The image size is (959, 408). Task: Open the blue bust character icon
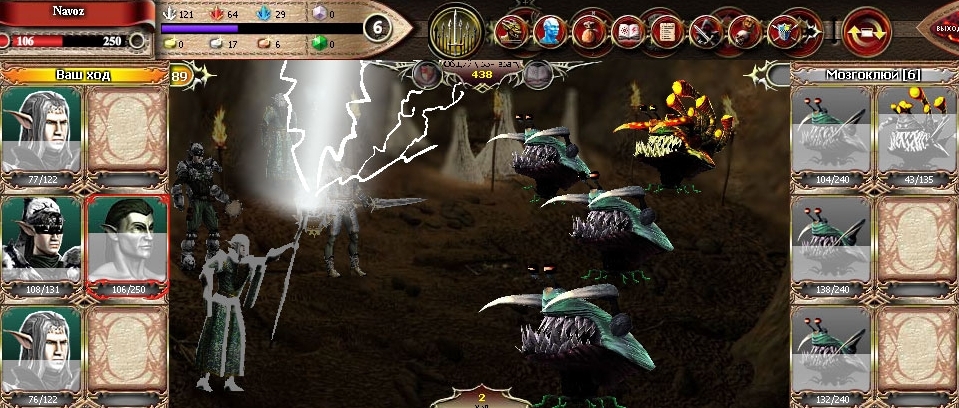click(x=548, y=31)
